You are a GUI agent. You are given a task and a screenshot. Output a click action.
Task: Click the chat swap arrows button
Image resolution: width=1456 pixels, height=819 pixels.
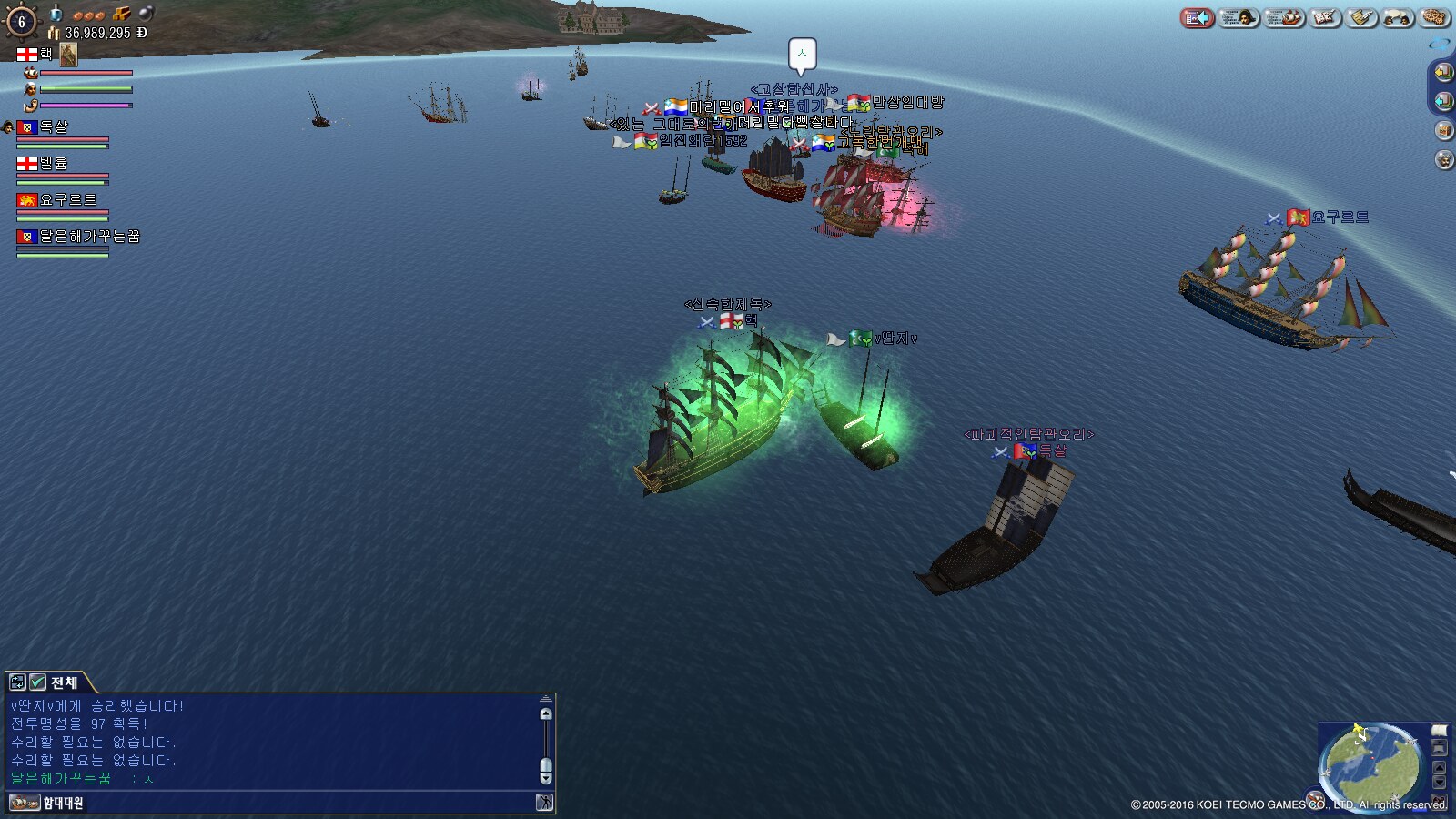point(17,682)
